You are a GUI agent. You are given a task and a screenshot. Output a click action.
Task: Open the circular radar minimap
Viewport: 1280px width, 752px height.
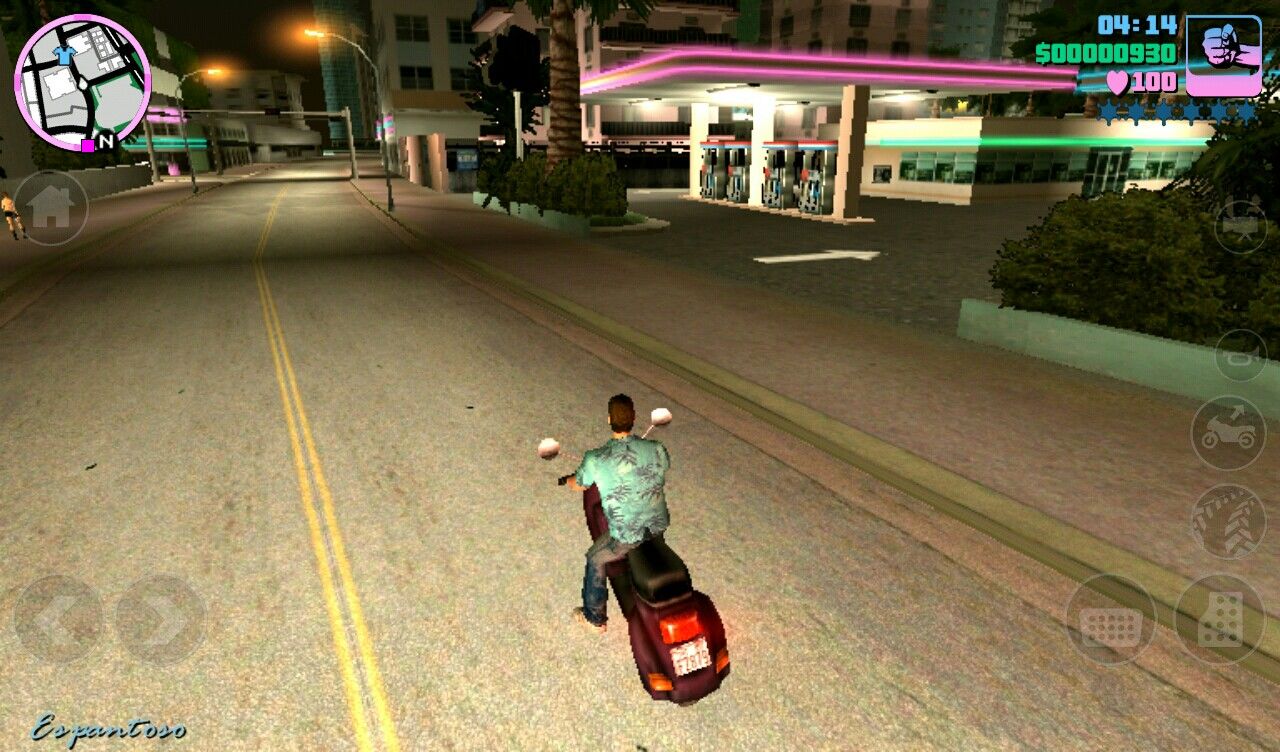[x=82, y=82]
